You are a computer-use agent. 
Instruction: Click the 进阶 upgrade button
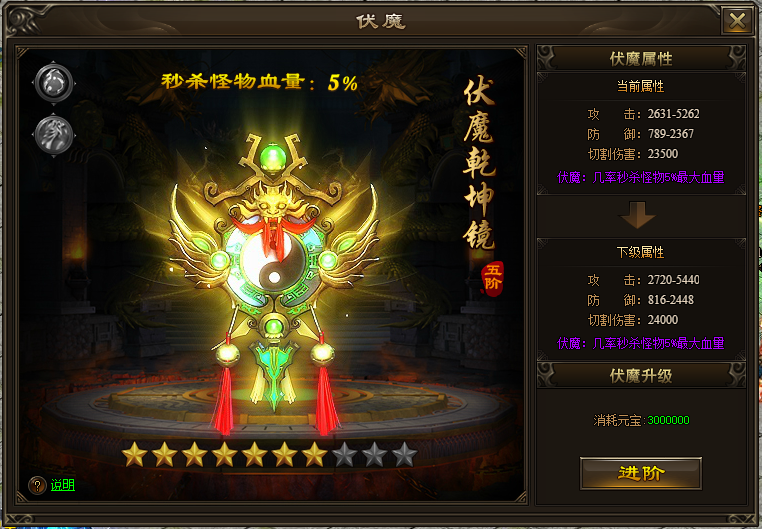click(x=640, y=473)
